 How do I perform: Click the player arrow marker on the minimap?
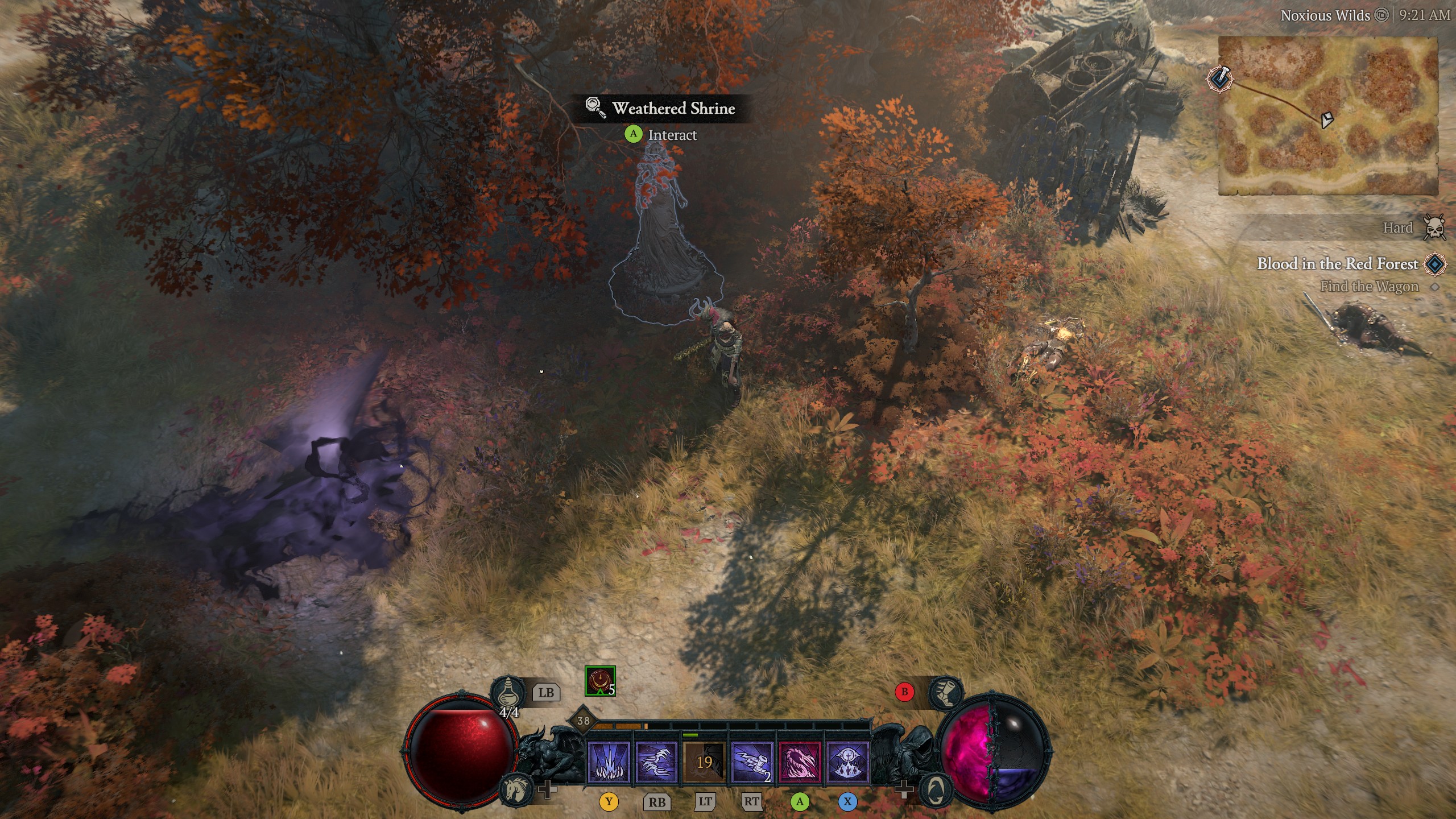[1327, 120]
